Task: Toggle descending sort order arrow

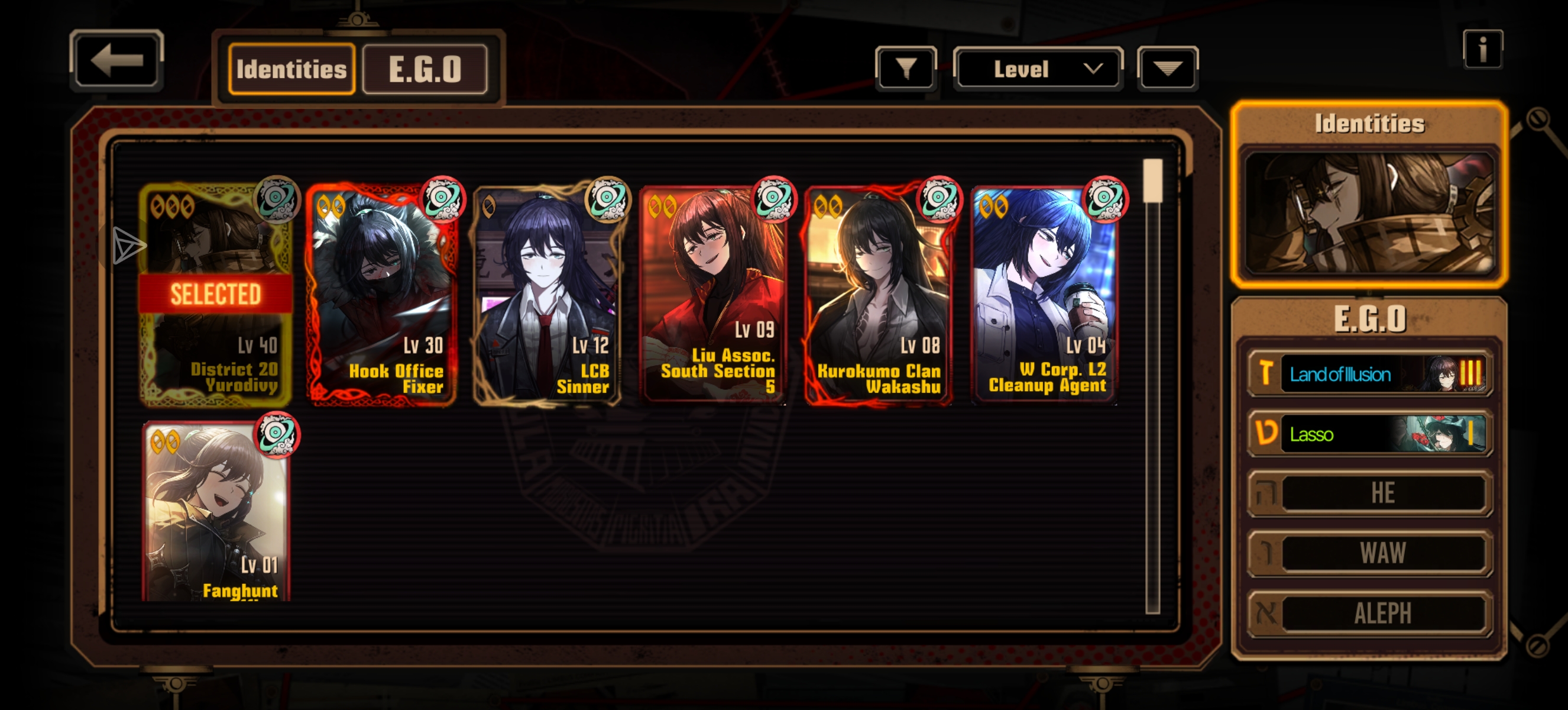Action: point(1167,68)
